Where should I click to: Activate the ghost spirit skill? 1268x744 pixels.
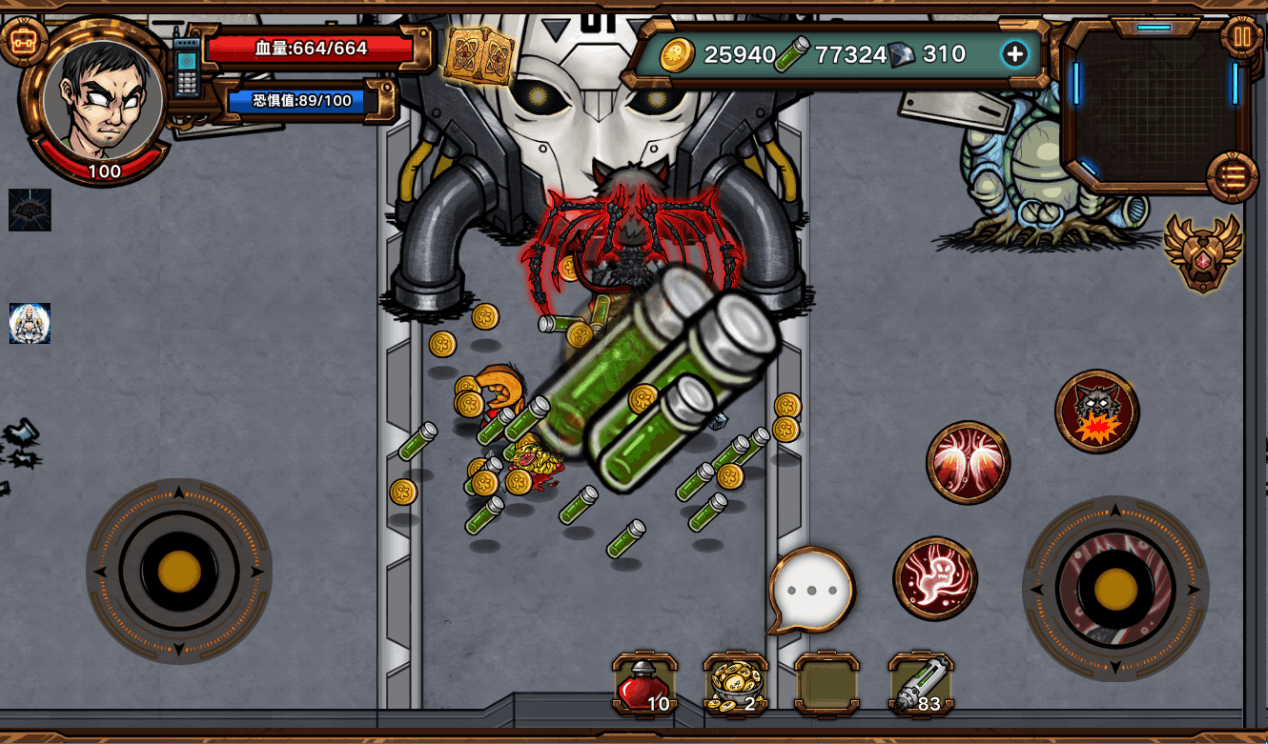pos(935,578)
